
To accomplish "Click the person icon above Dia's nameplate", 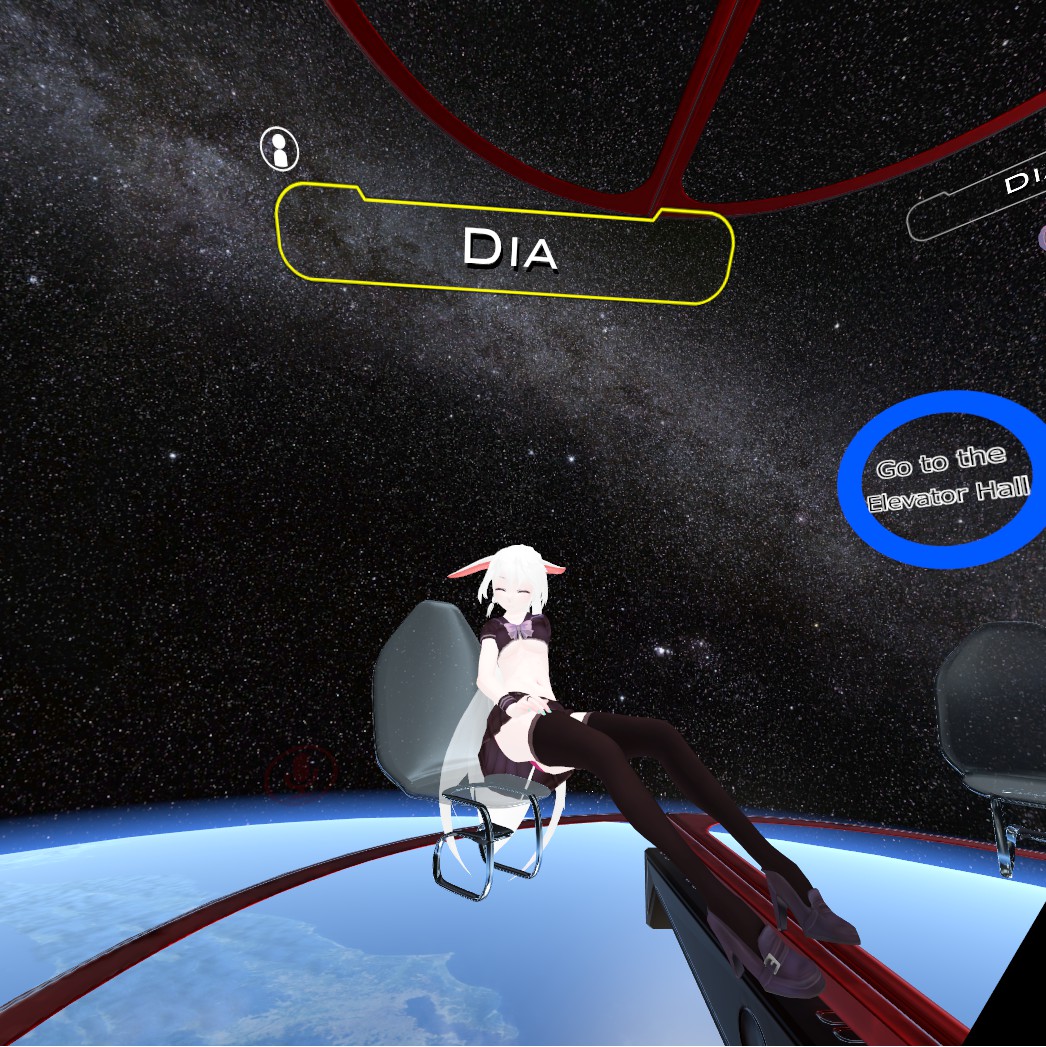I will 279,149.
